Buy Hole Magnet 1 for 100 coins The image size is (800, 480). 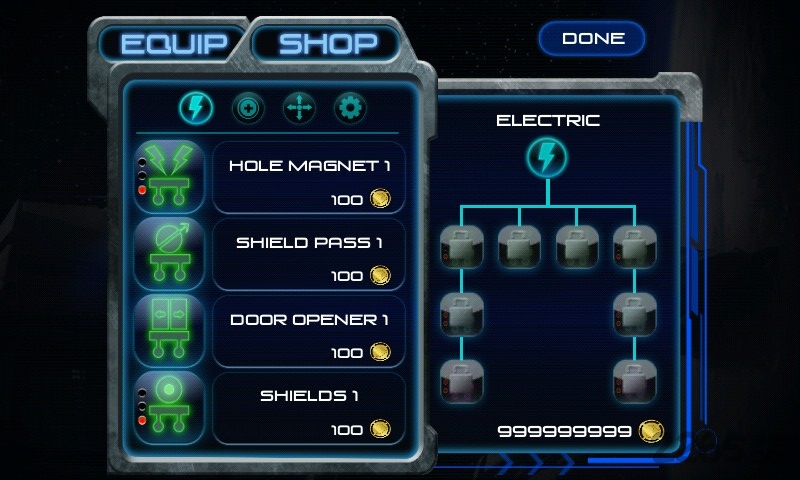309,178
